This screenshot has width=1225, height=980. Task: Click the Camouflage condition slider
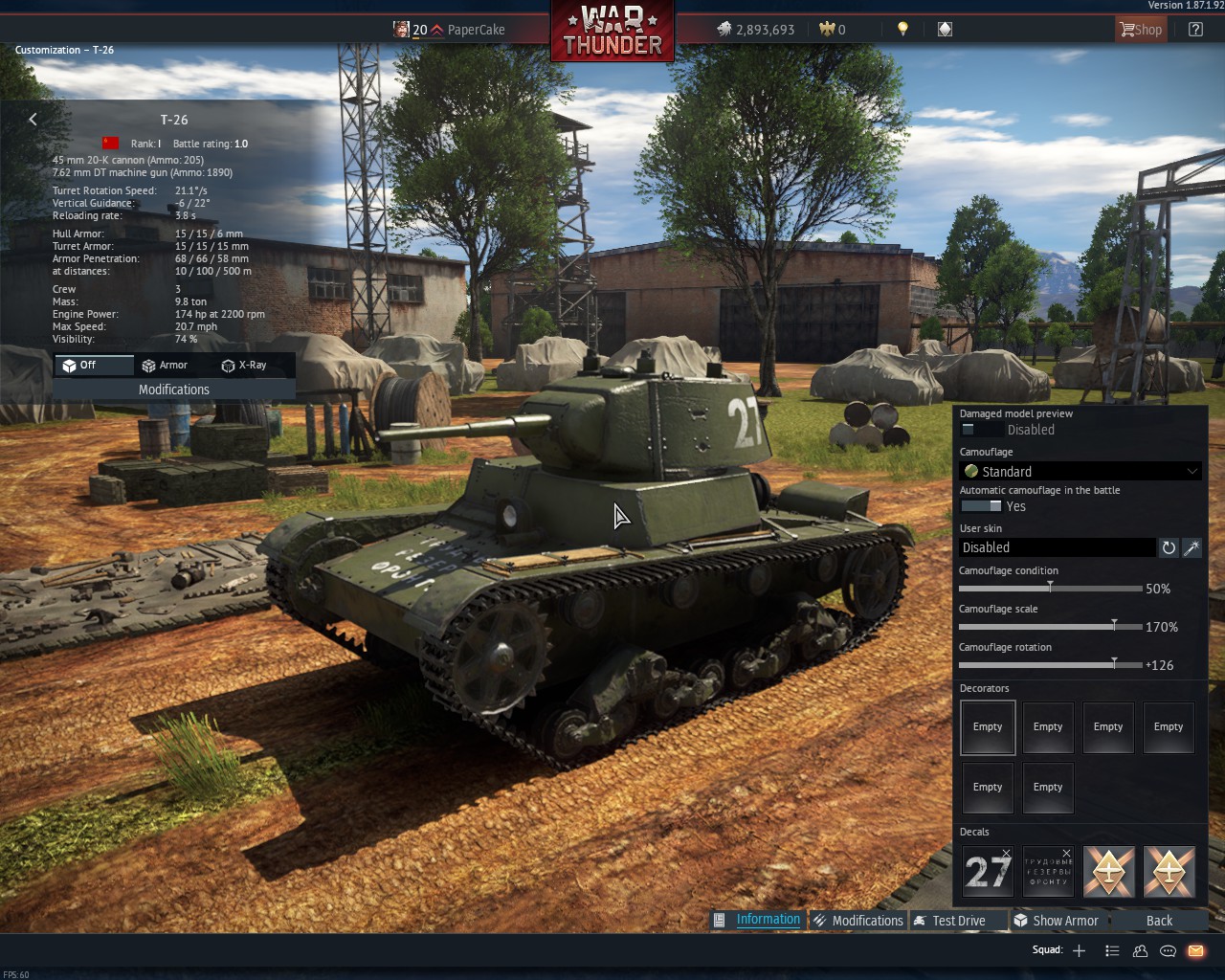tap(1050, 588)
